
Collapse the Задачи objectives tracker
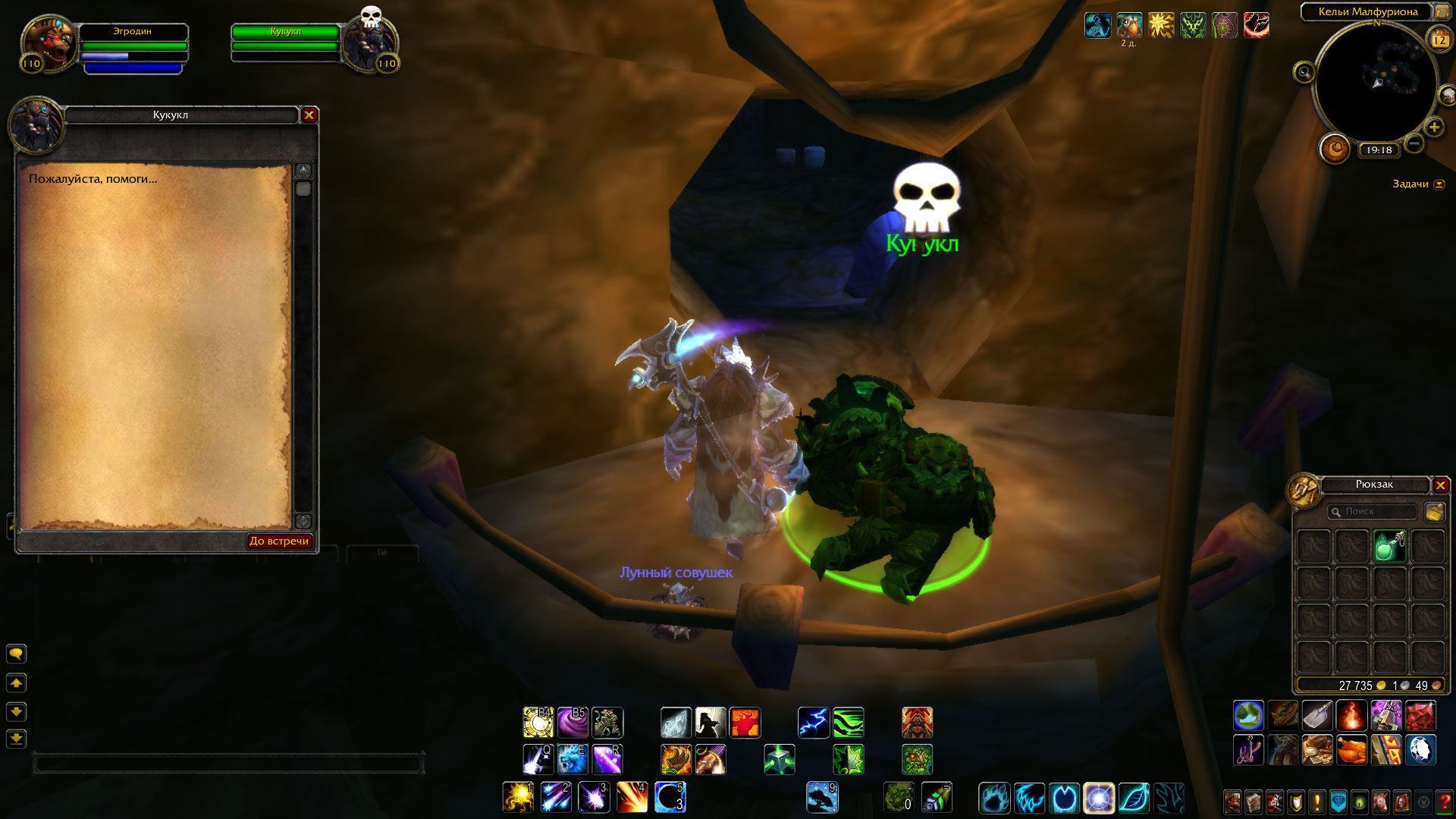point(1439,184)
